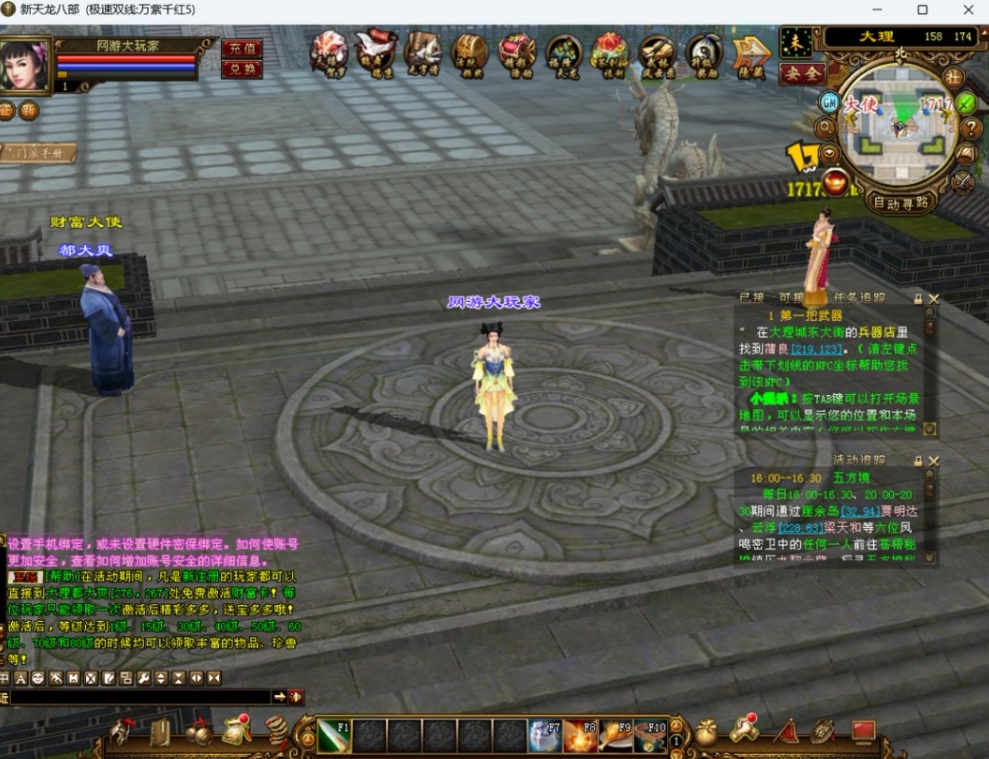Image resolution: width=989 pixels, height=759 pixels.
Task: Click the 充值 recharge button
Action: pos(241,48)
